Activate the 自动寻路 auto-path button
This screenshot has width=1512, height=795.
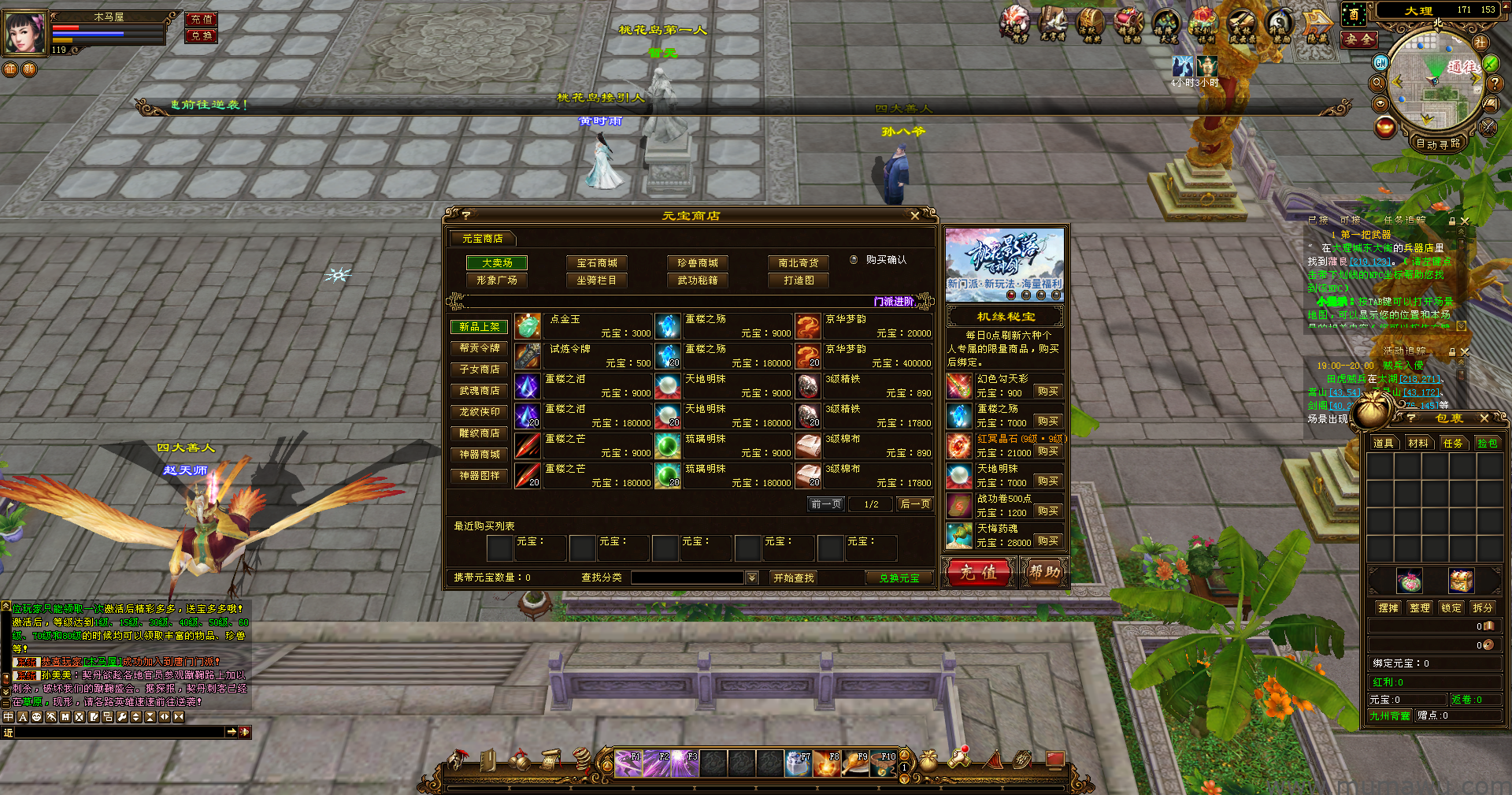1438,143
